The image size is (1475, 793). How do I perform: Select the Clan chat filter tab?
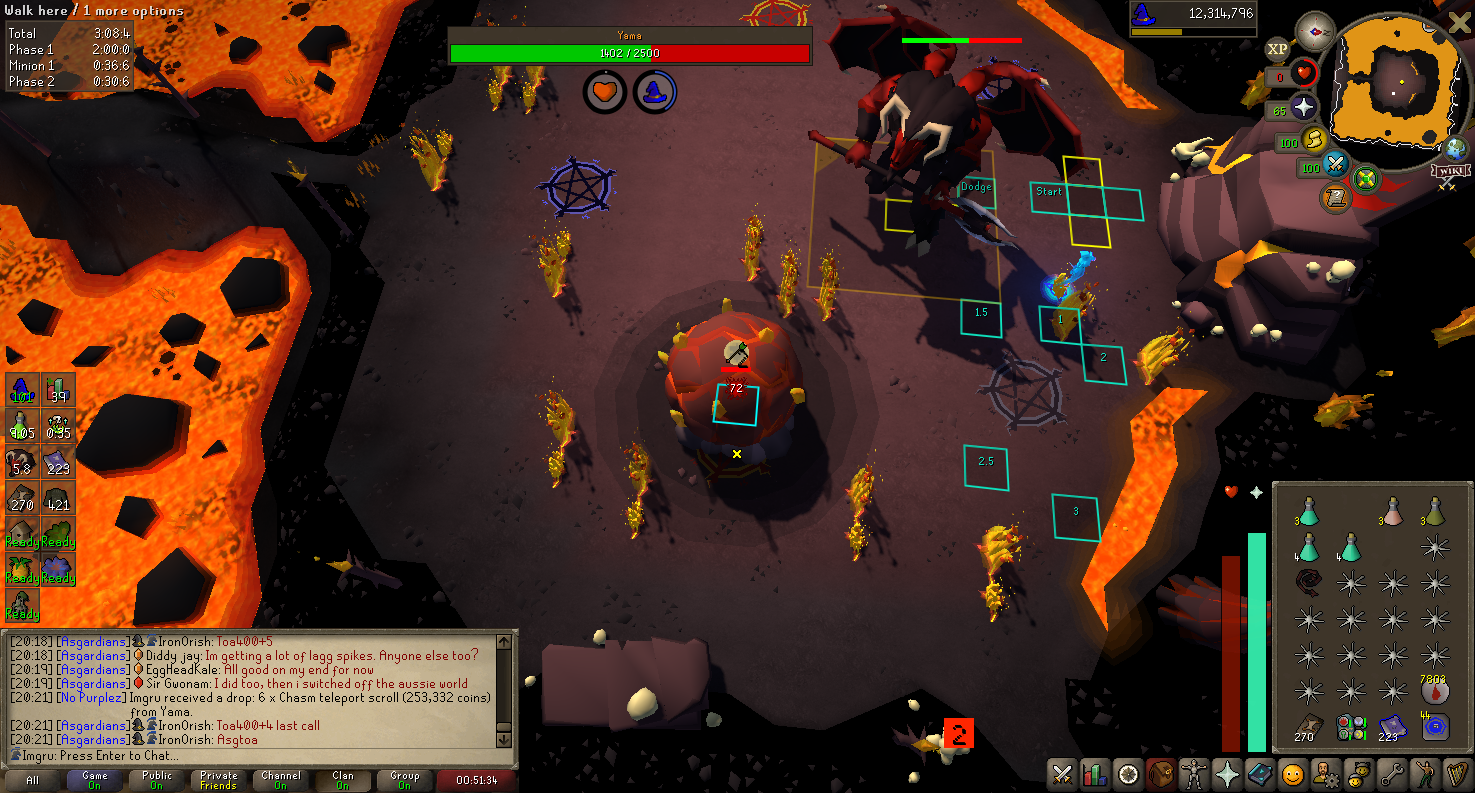click(x=343, y=780)
